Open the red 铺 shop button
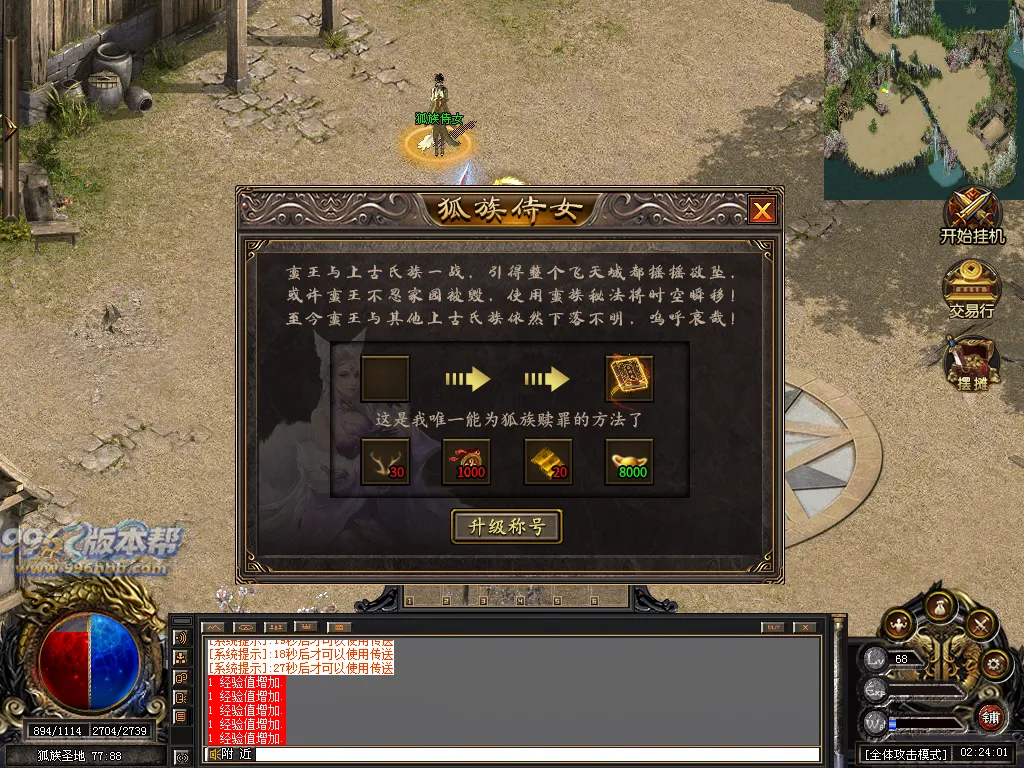The image size is (1024, 768). (990, 715)
